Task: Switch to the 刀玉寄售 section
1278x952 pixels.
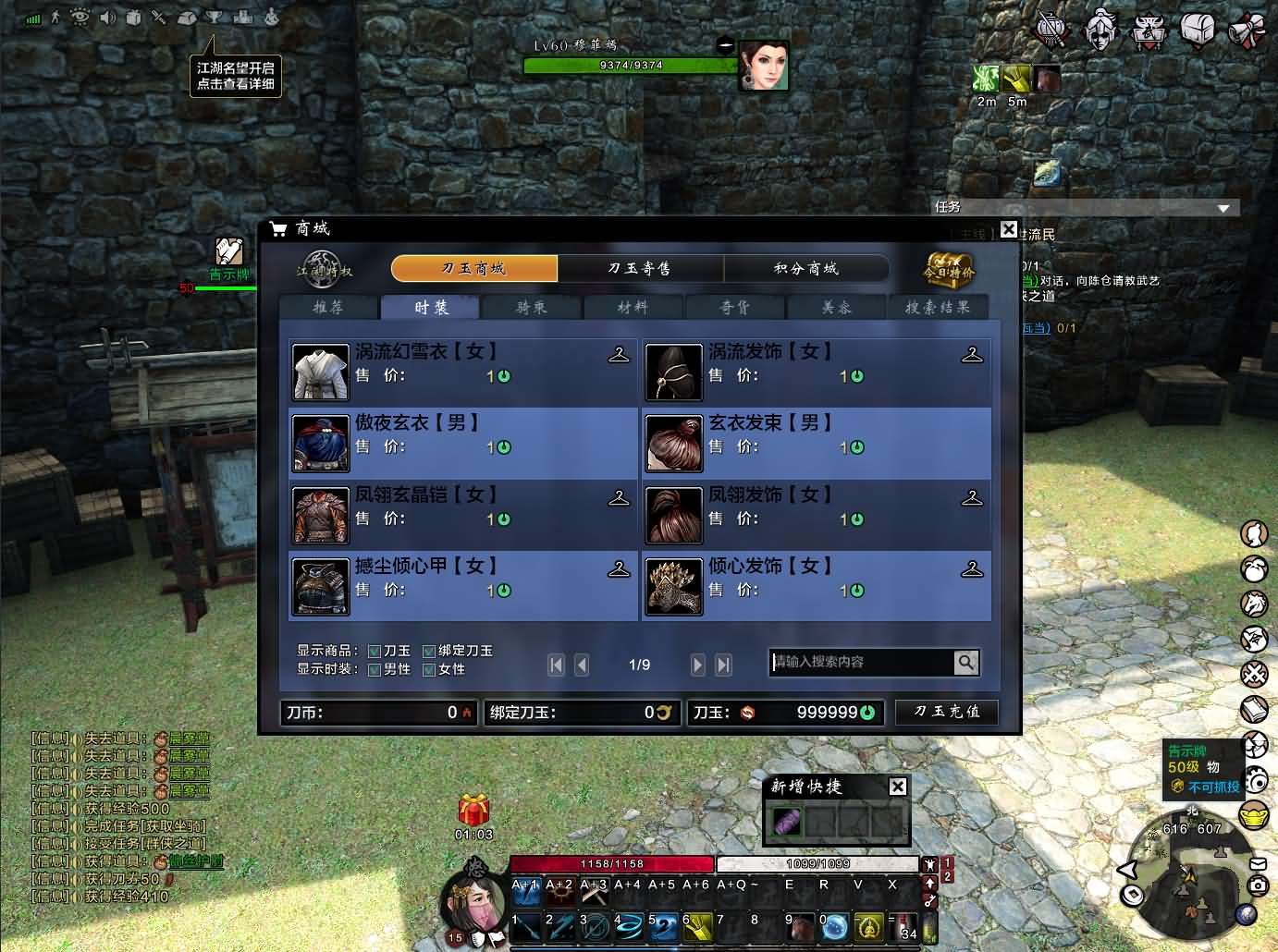Action: 640,269
